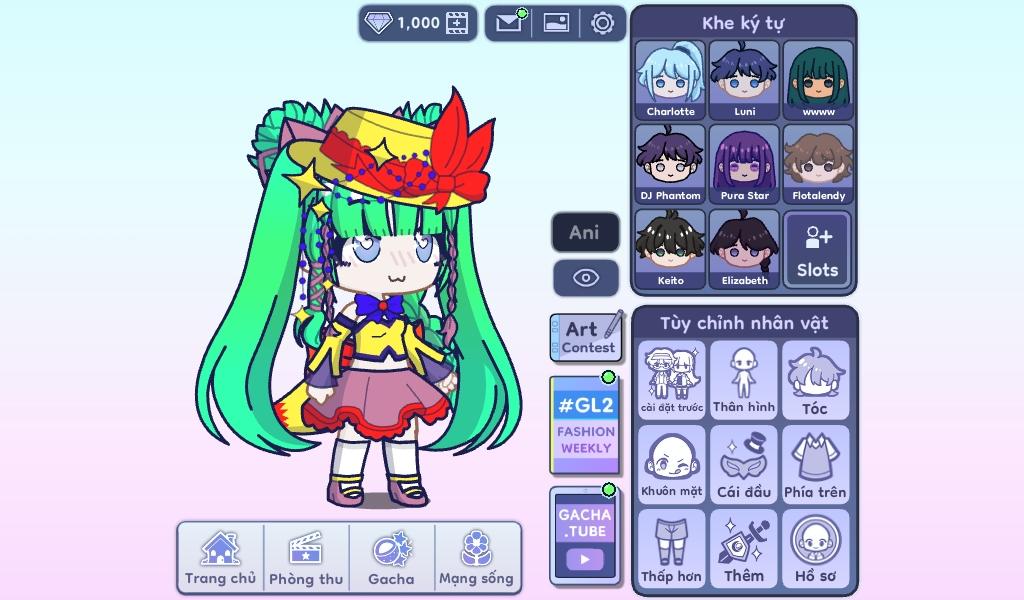The image size is (1024, 600).
Task: Open the Art Contest panel
Action: point(587,337)
